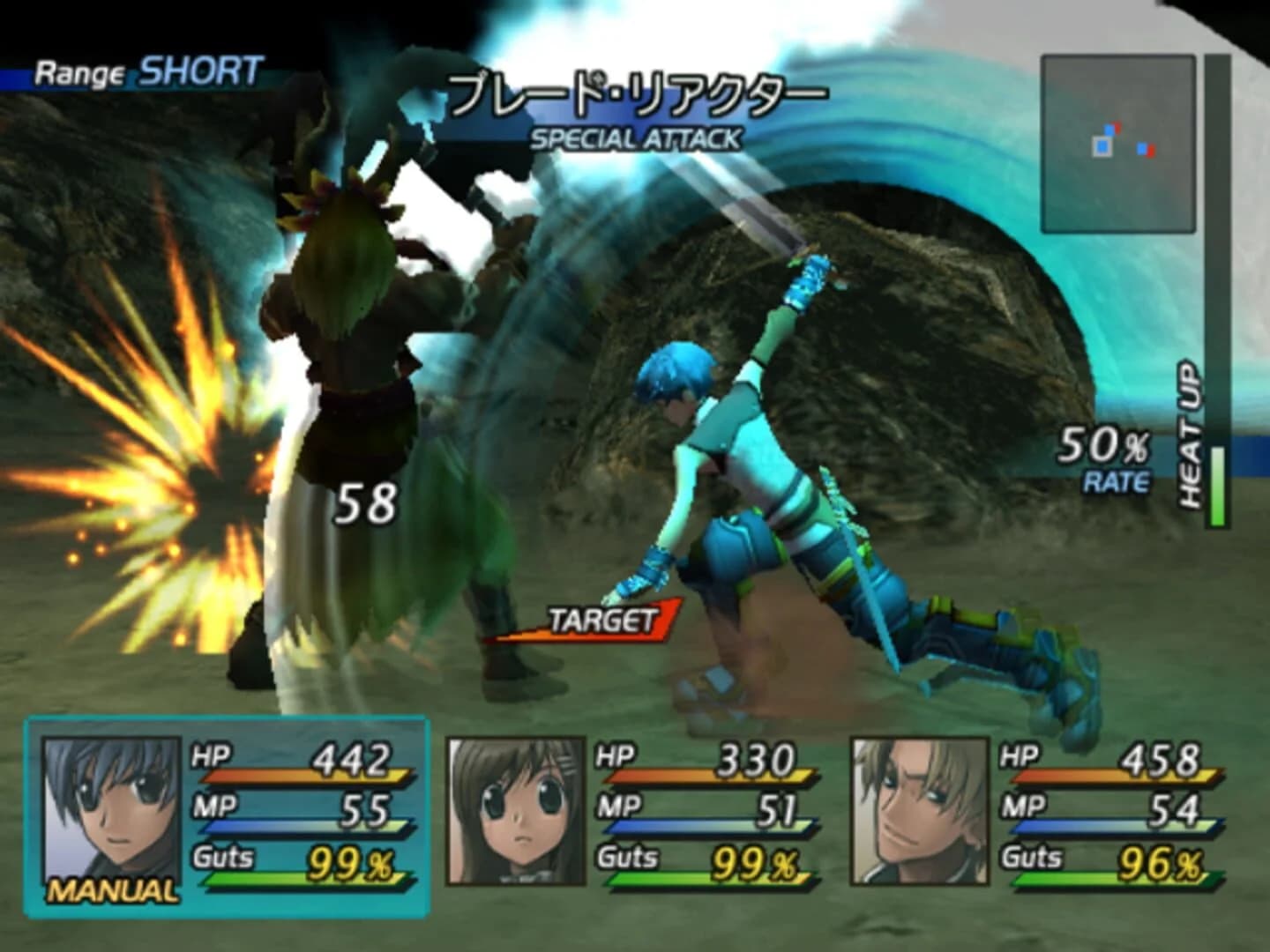Click the blue player marker on the minimap
Screen dimensions: 1270x952
1101,146
